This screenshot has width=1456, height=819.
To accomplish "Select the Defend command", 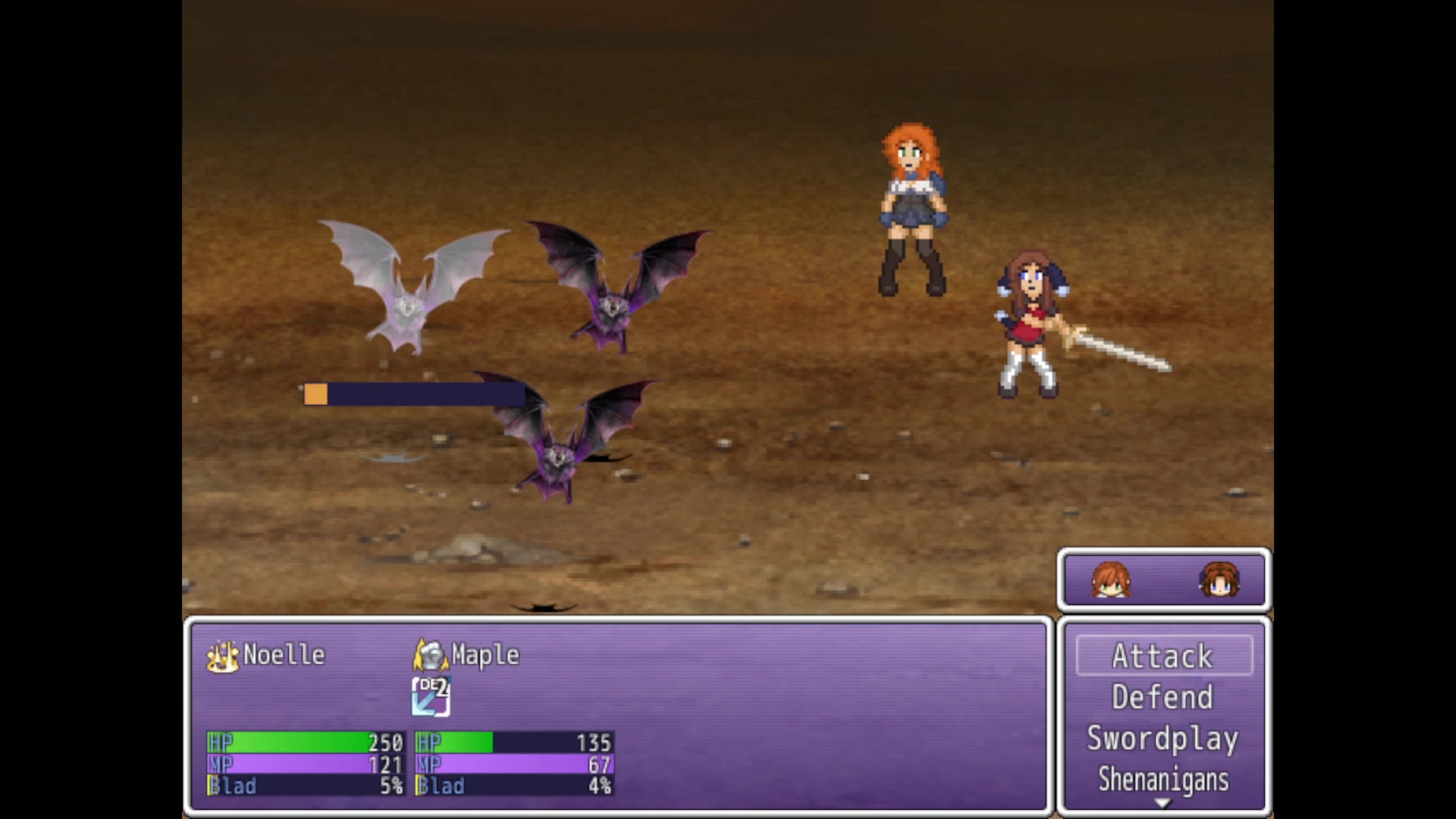I will coord(1163,698).
